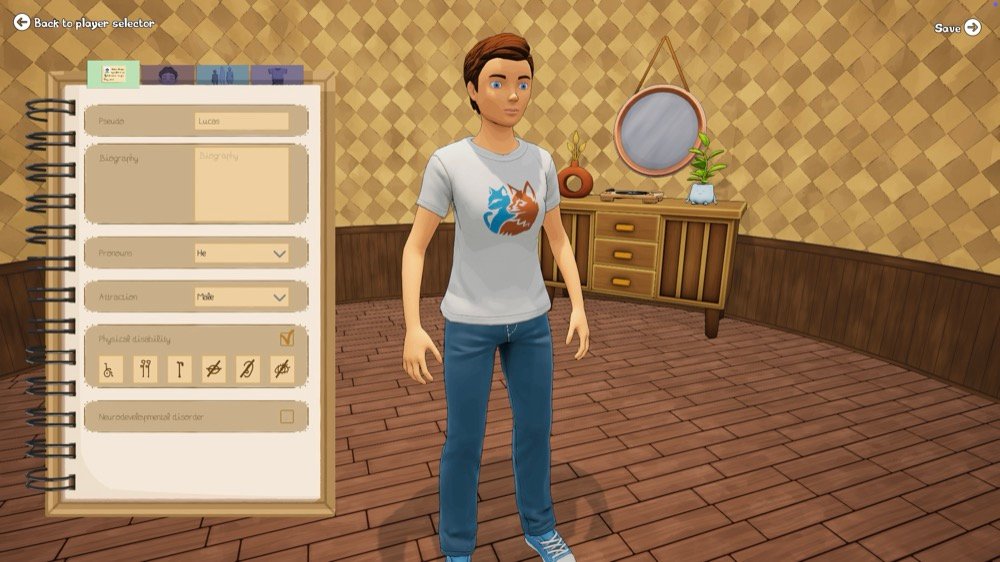Pick the single cane icon
This screenshot has height=562, width=1000.
(x=180, y=370)
